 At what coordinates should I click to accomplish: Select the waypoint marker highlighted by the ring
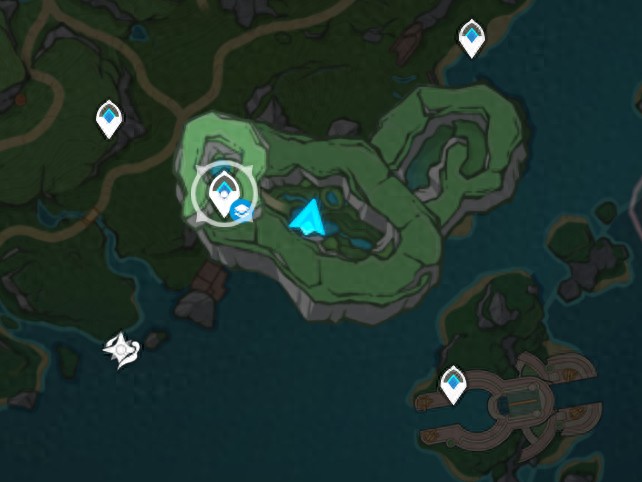pos(223,190)
